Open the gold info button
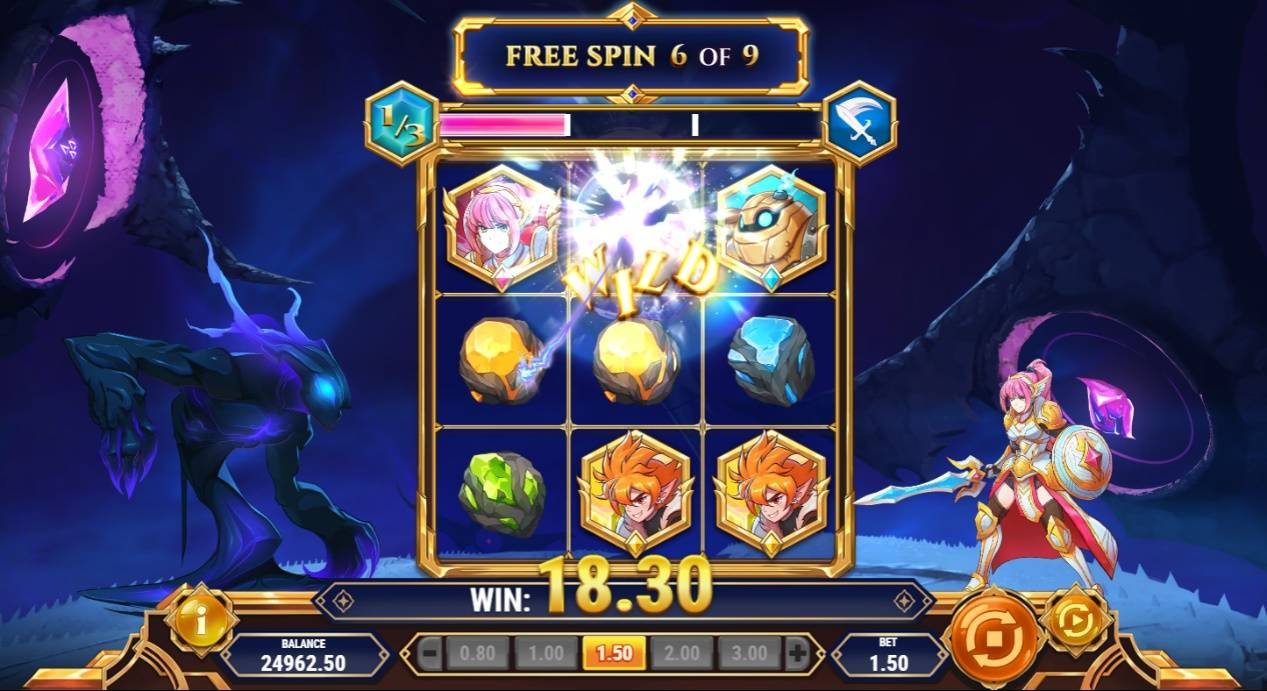 201,622
